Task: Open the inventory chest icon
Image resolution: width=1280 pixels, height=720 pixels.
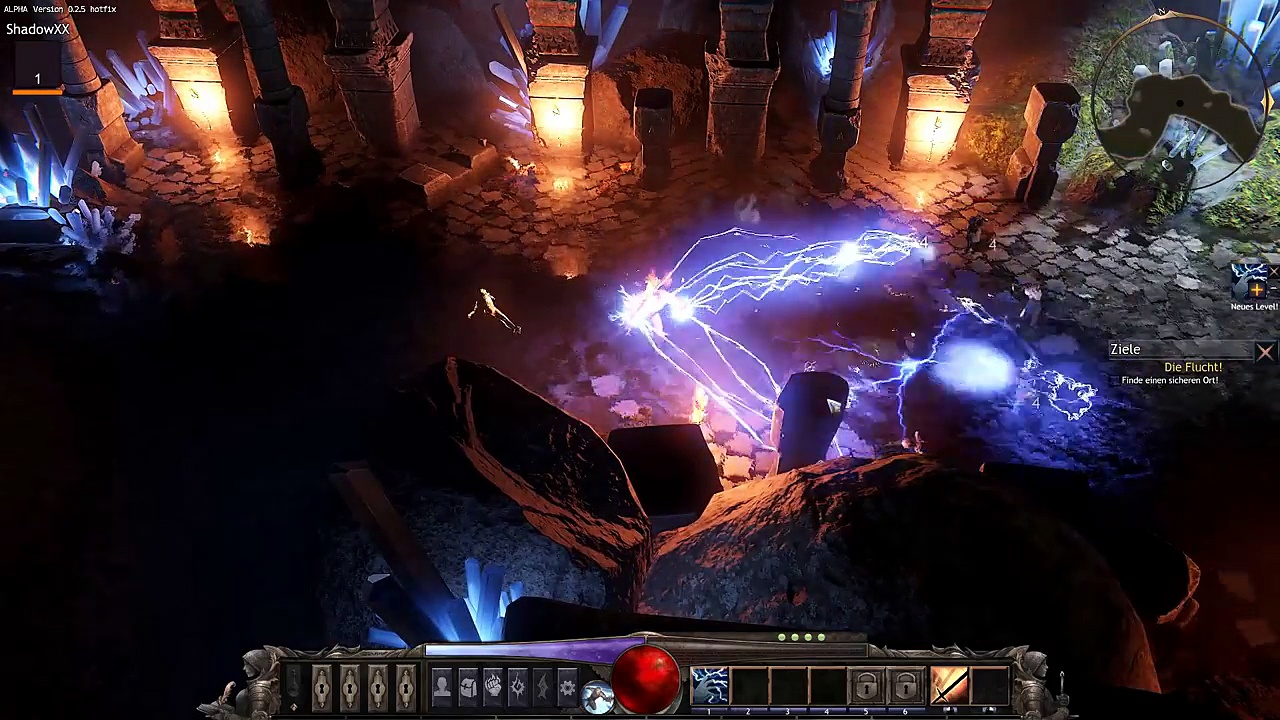Action: point(467,687)
